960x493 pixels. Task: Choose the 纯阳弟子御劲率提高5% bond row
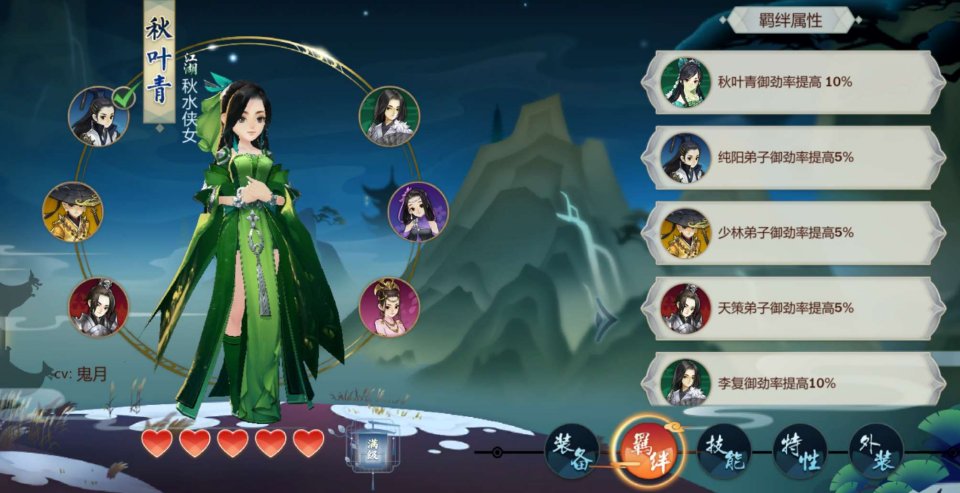click(x=800, y=157)
